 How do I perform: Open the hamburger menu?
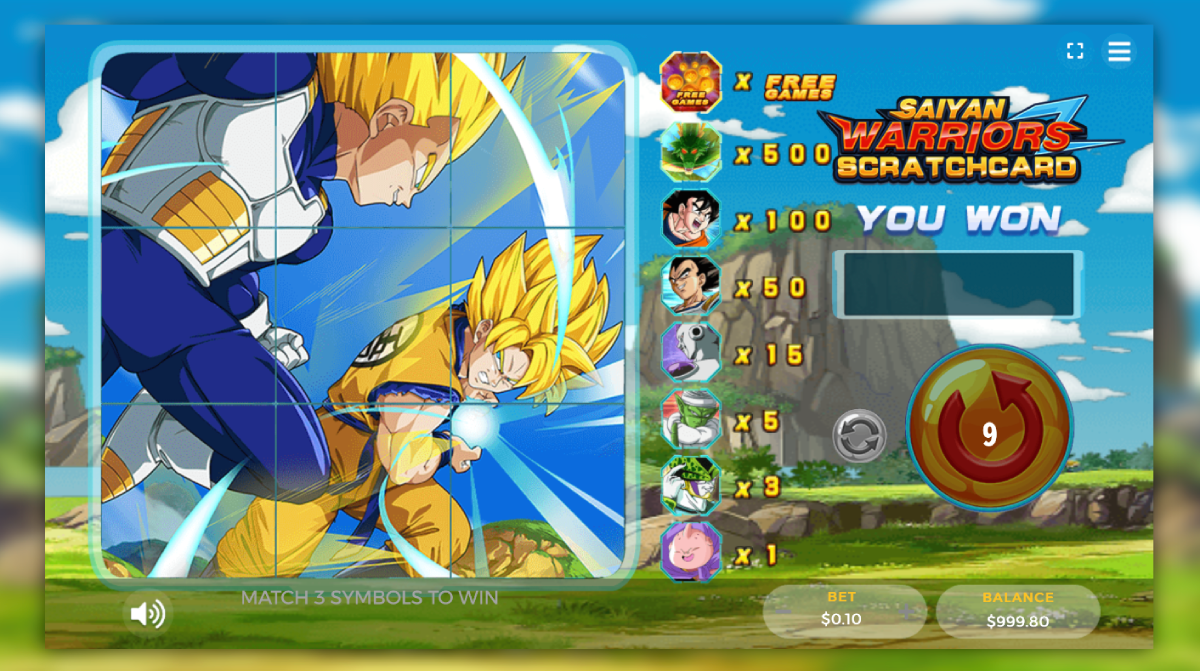tap(1119, 51)
